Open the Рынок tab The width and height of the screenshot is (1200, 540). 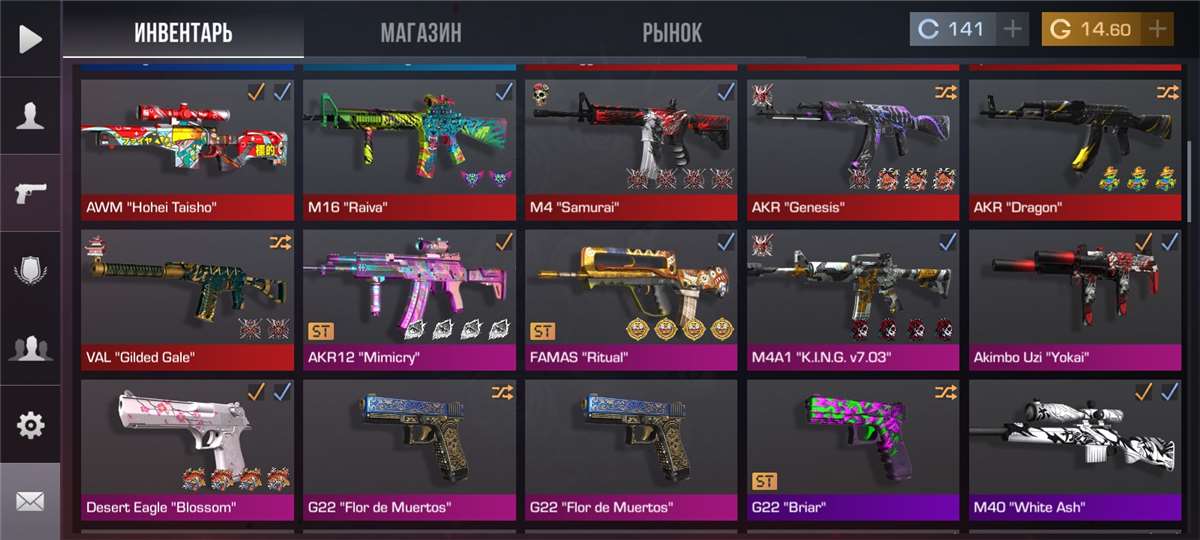tap(672, 32)
